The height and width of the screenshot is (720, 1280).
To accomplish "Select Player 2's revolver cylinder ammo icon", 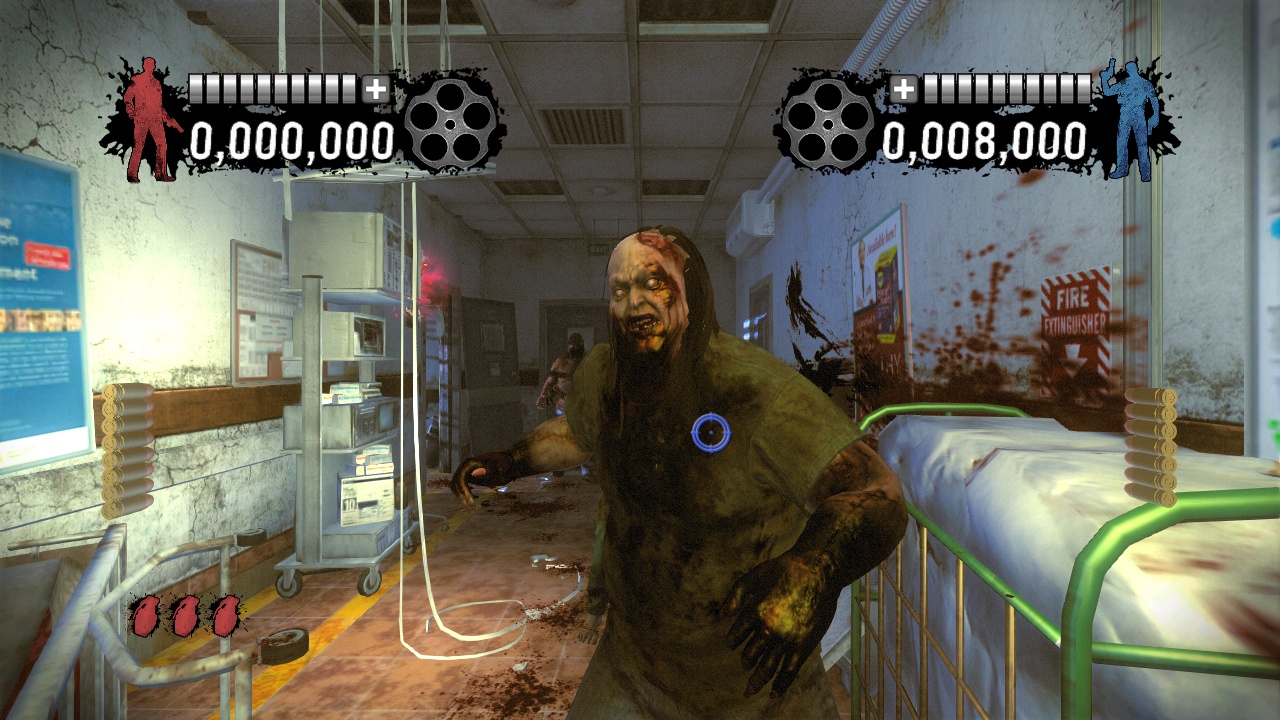I will tap(830, 125).
